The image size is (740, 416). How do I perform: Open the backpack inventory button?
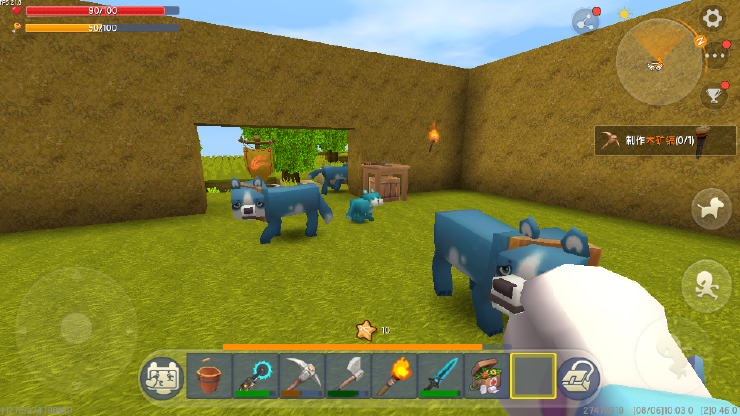click(x=578, y=377)
